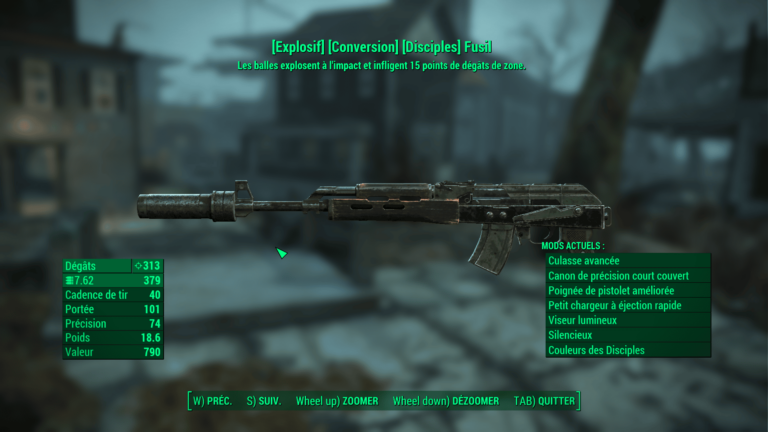
Task: Zoom out using the DÉZOOMER button
Action: 446,401
